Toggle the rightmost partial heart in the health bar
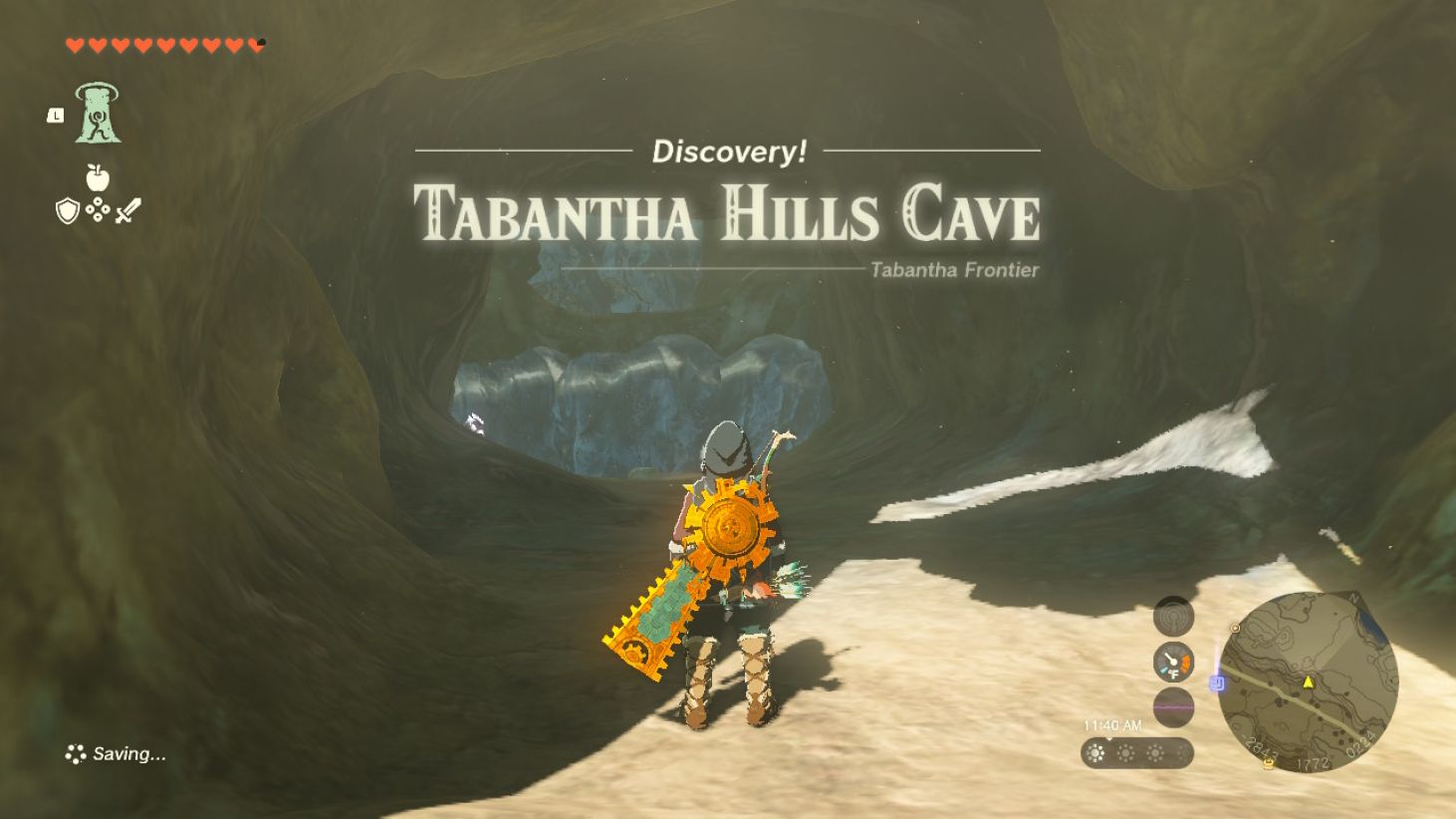The height and width of the screenshot is (819, 1456). point(257,42)
